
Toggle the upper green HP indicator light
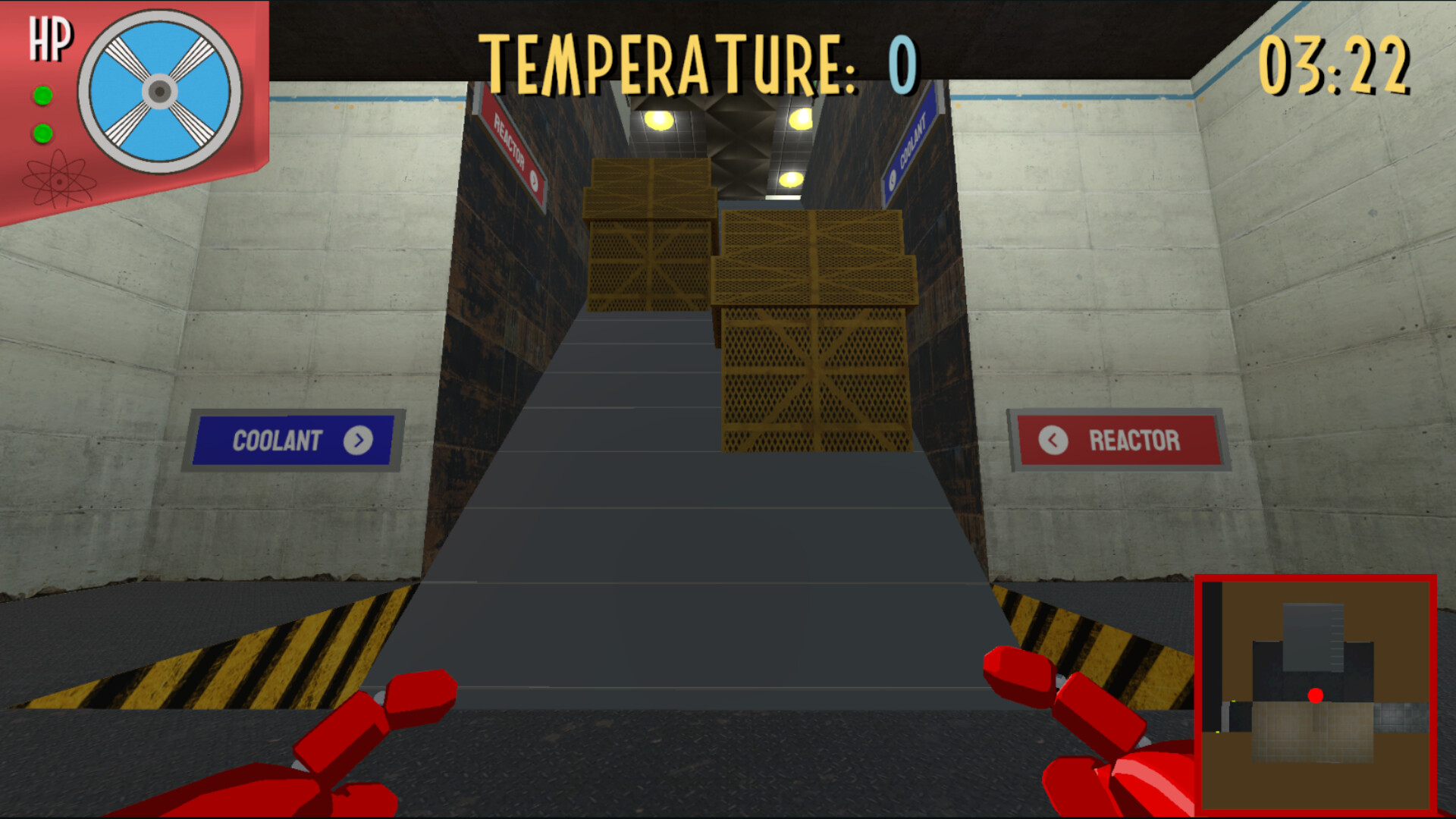(x=42, y=96)
